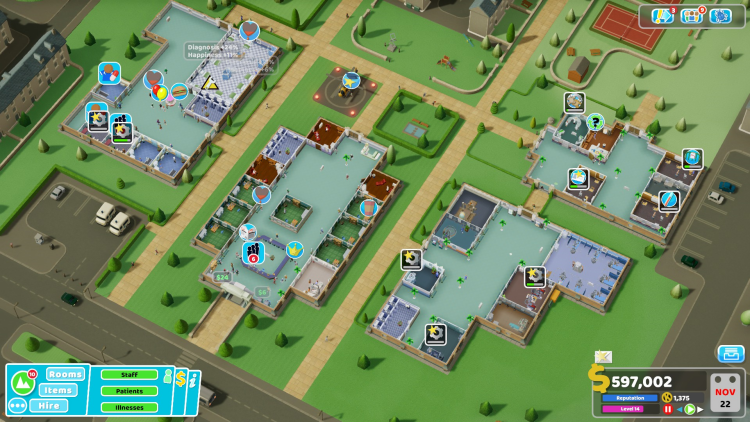750x422 pixels.
Task: Open the starred mail envelope
Action: tap(603, 357)
